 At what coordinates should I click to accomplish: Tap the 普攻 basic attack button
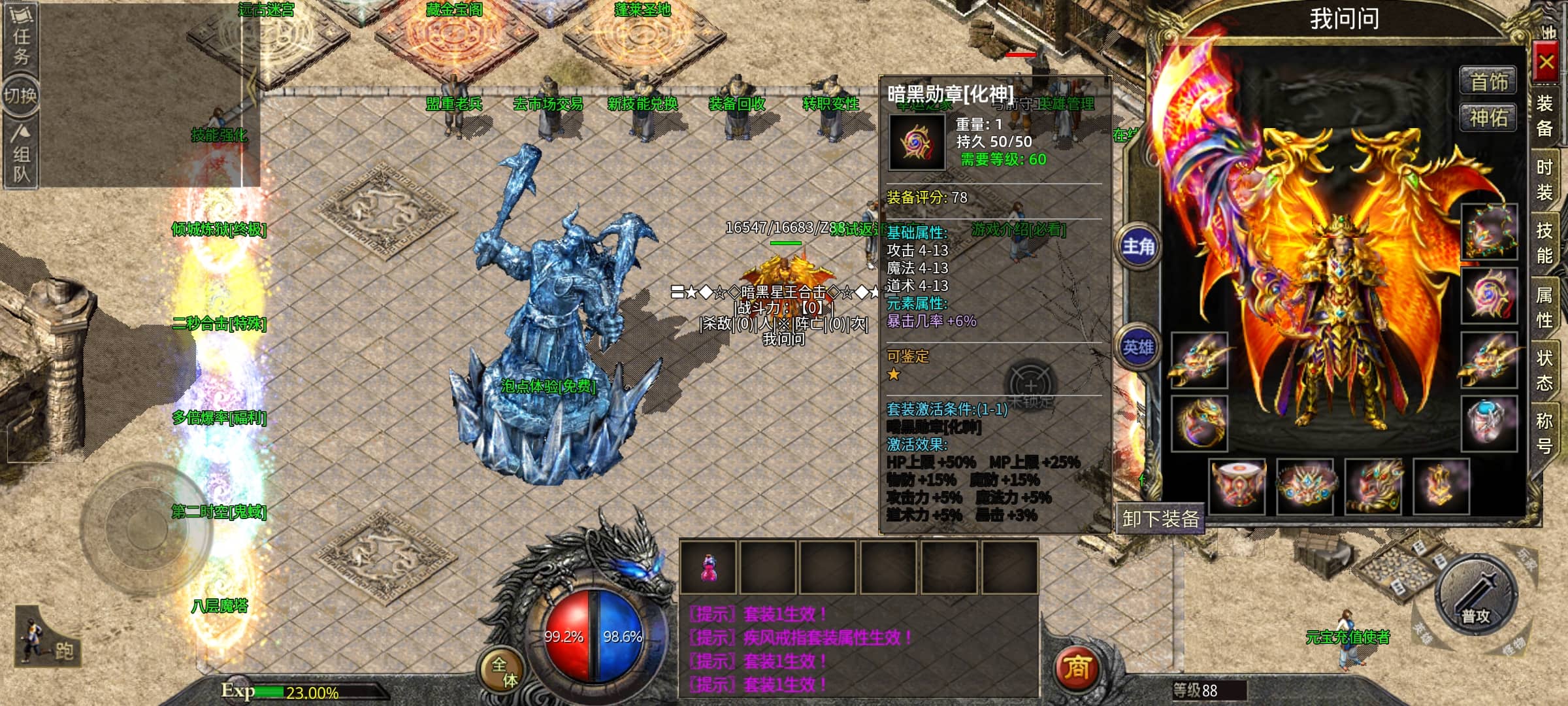point(1475,596)
